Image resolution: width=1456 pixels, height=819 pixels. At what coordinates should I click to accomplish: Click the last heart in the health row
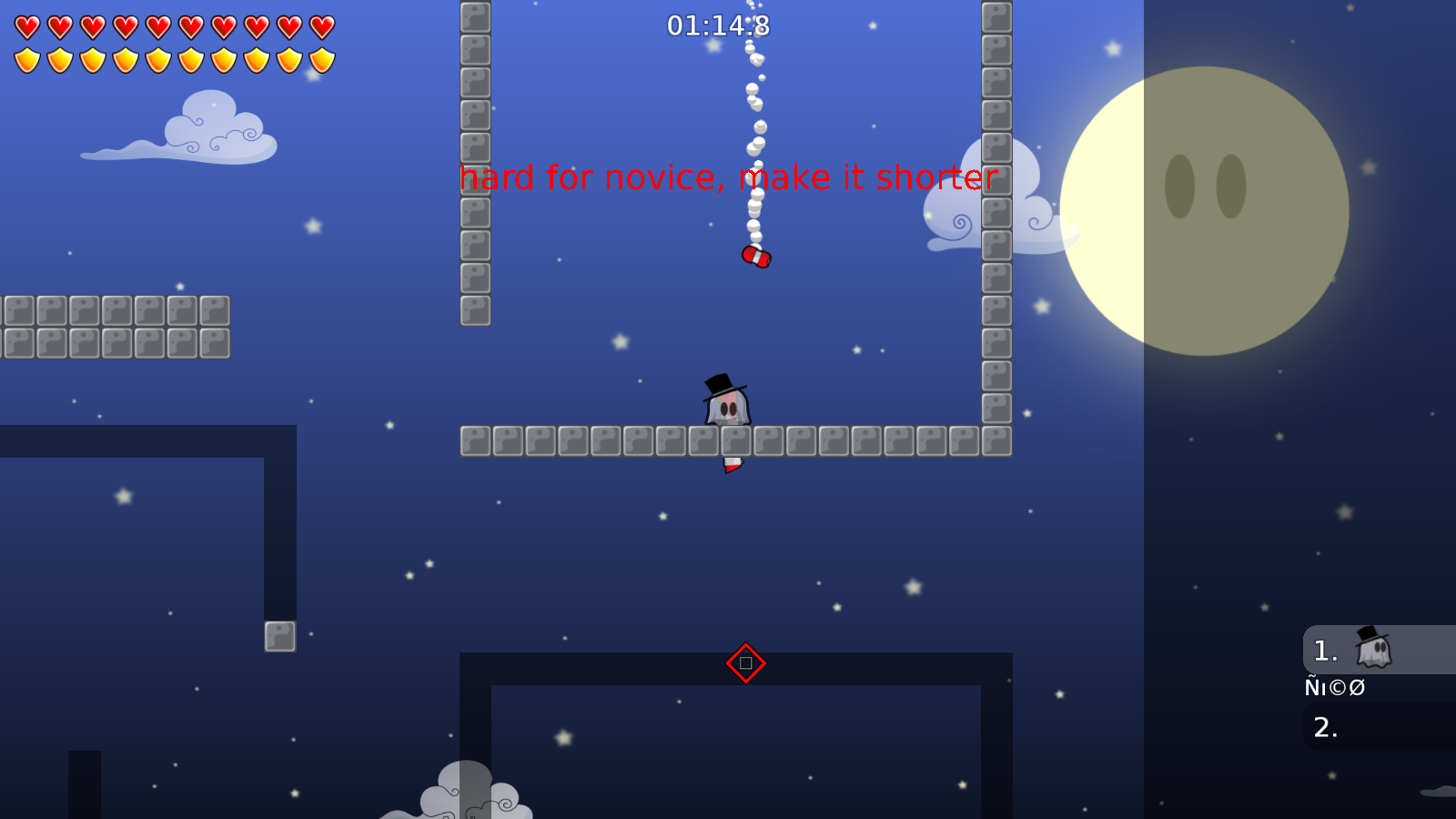pyautogui.click(x=320, y=25)
